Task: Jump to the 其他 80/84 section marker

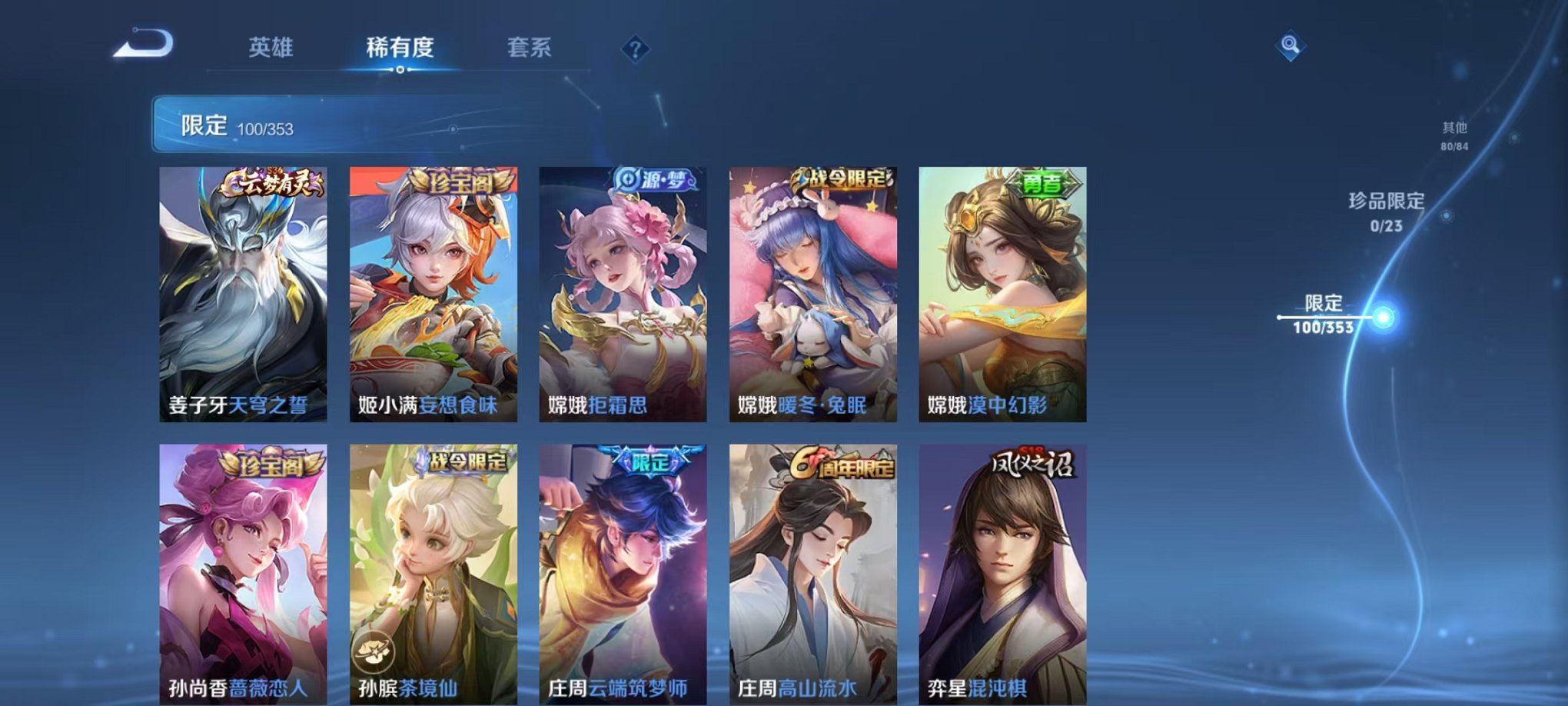Action: pyautogui.click(x=1453, y=137)
